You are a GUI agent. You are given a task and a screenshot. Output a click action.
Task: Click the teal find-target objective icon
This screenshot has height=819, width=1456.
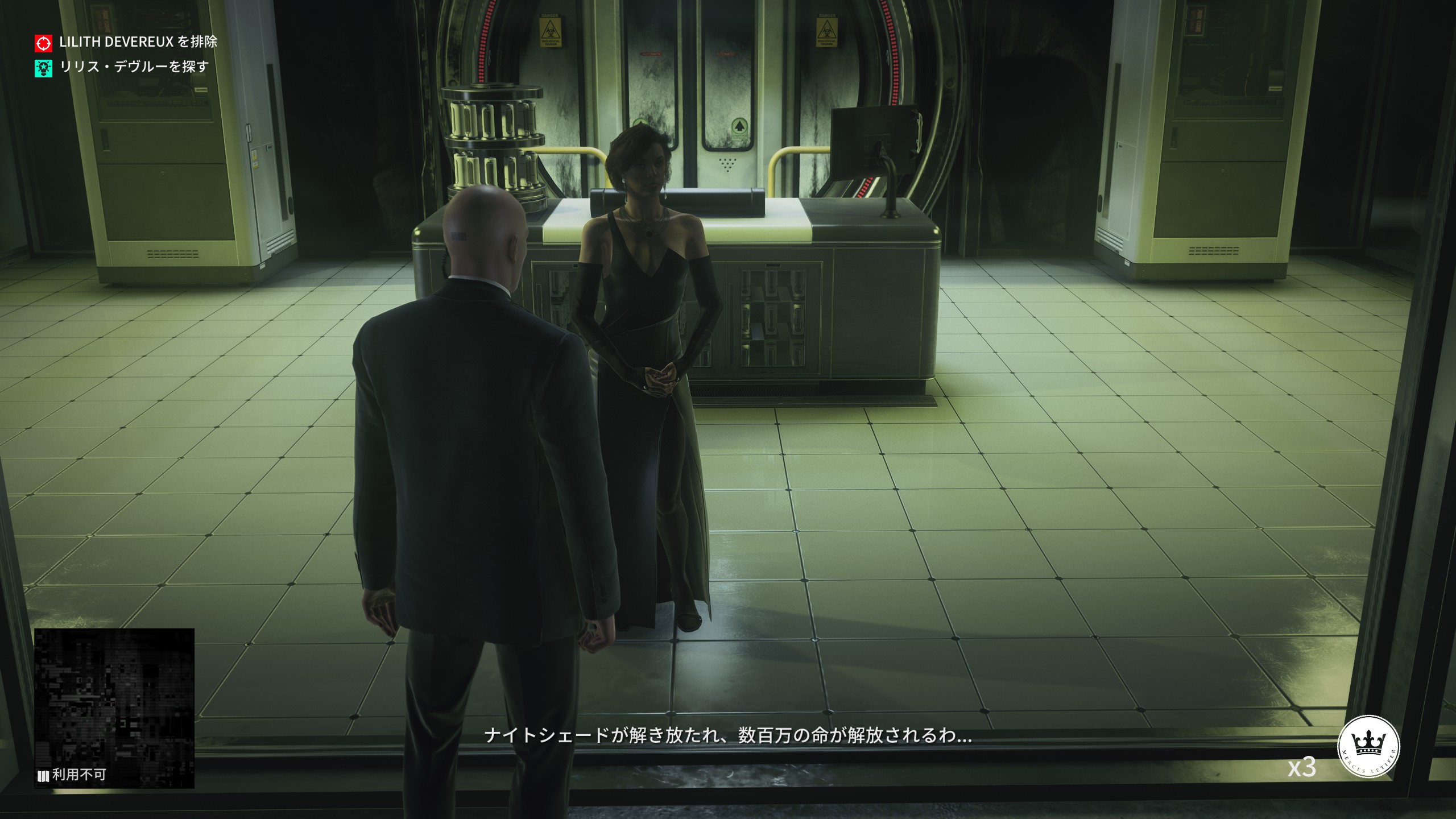click(43, 68)
